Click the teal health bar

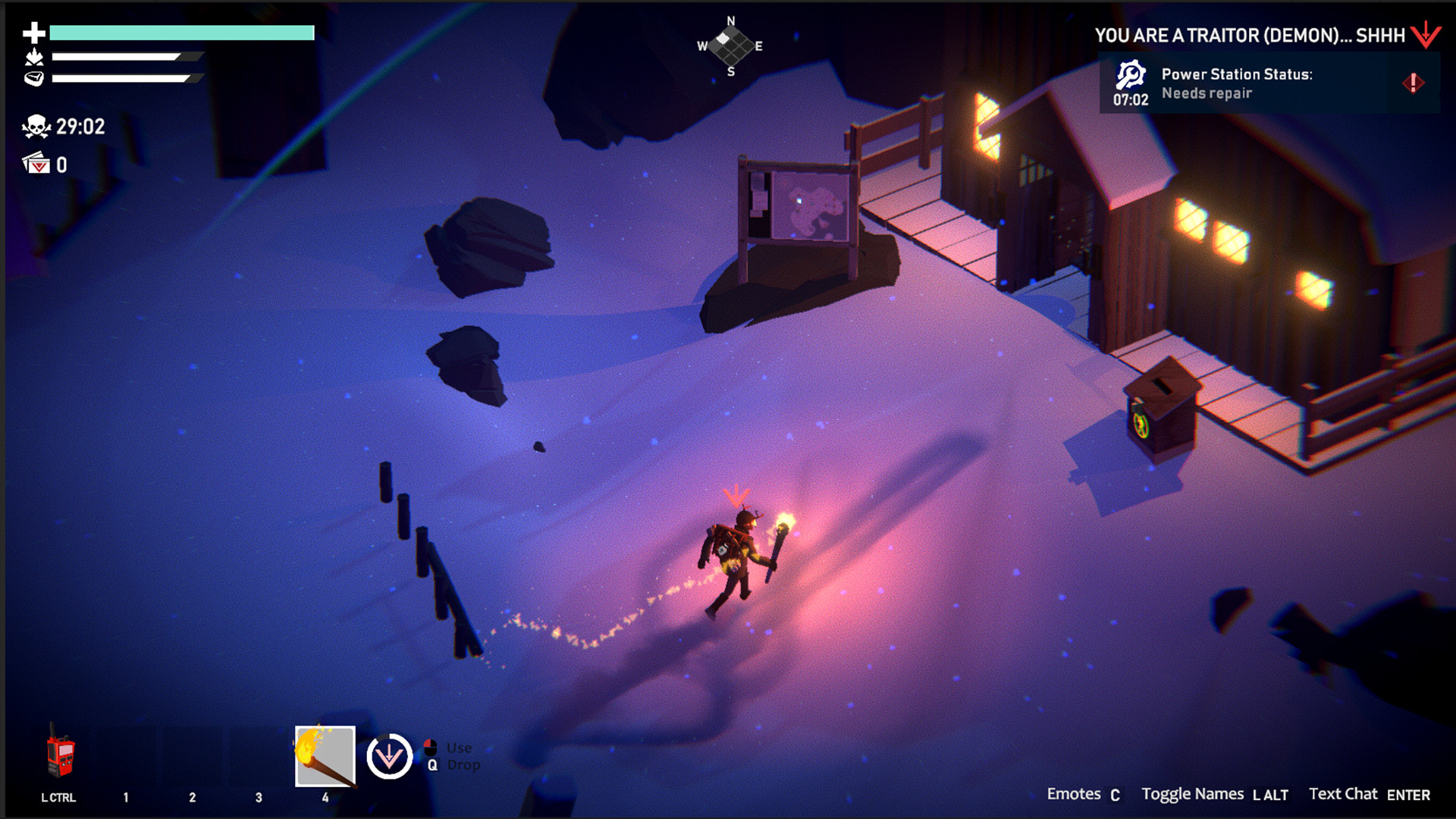point(180,32)
